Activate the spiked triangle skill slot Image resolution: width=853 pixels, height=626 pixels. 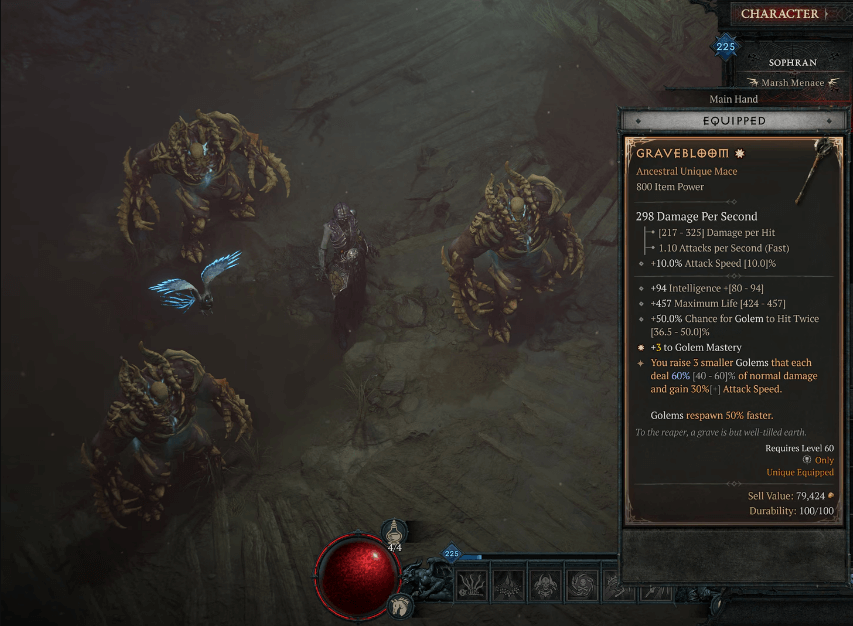pos(509,585)
